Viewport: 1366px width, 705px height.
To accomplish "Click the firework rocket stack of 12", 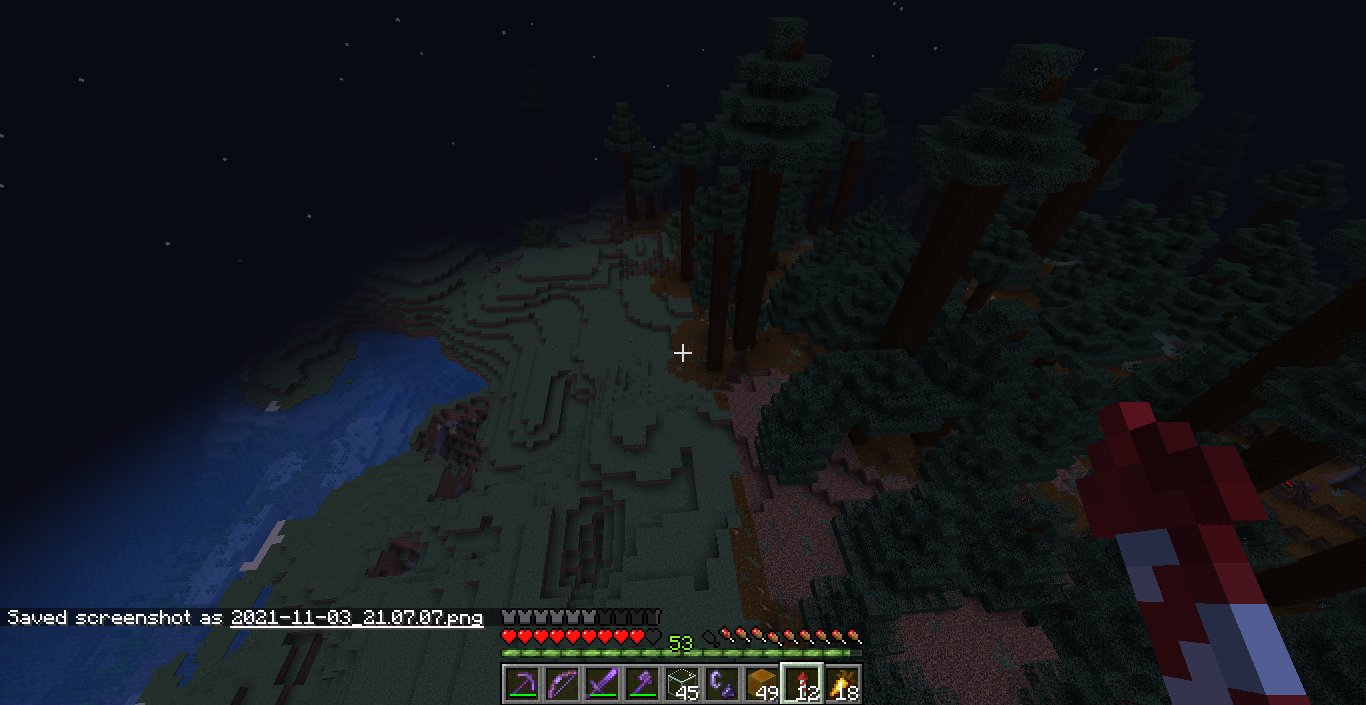I will point(802,684).
